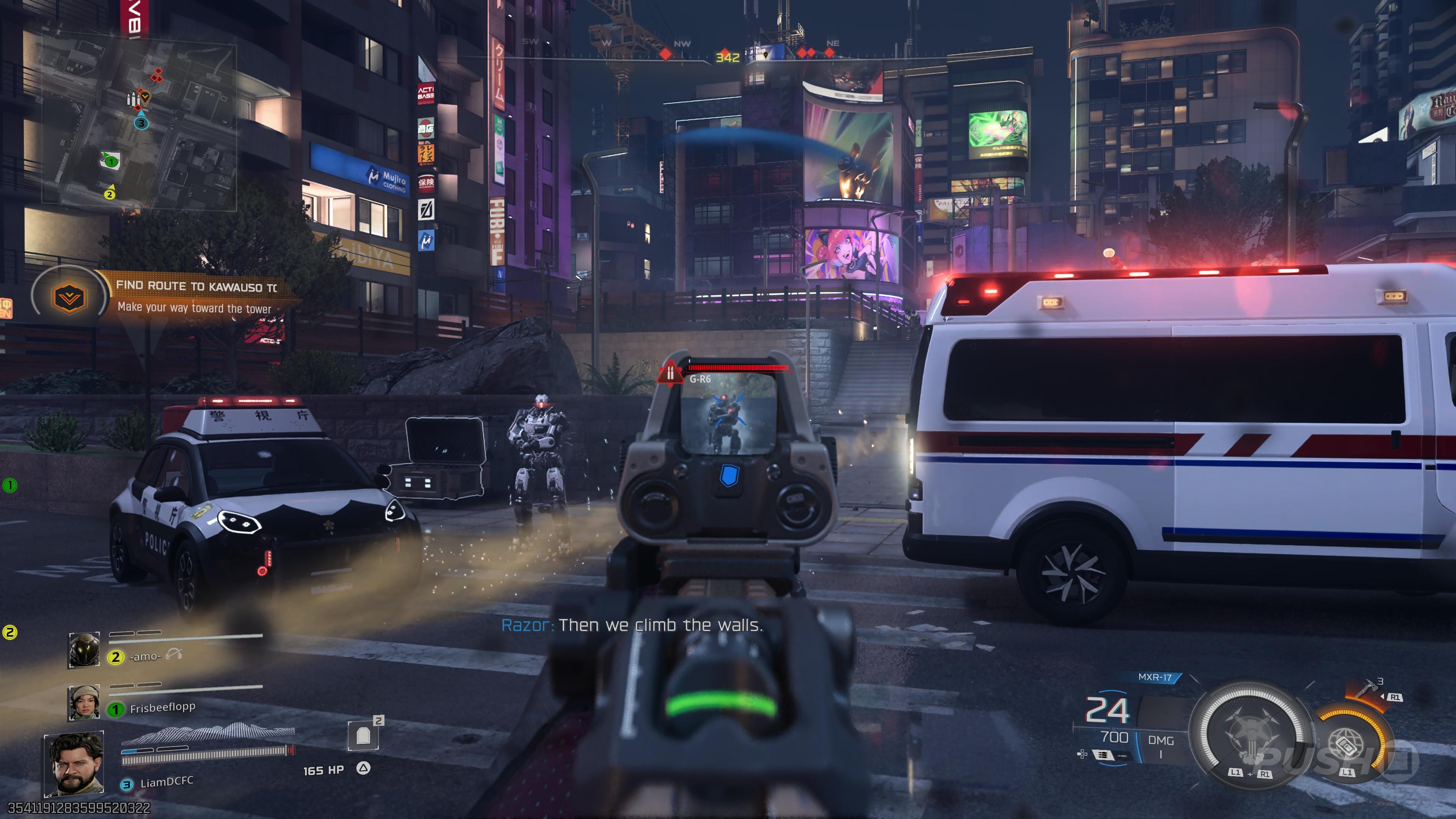The height and width of the screenshot is (819, 1456).
Task: Select teammate Frisbeeflopp portrait
Action: pyautogui.click(x=84, y=703)
